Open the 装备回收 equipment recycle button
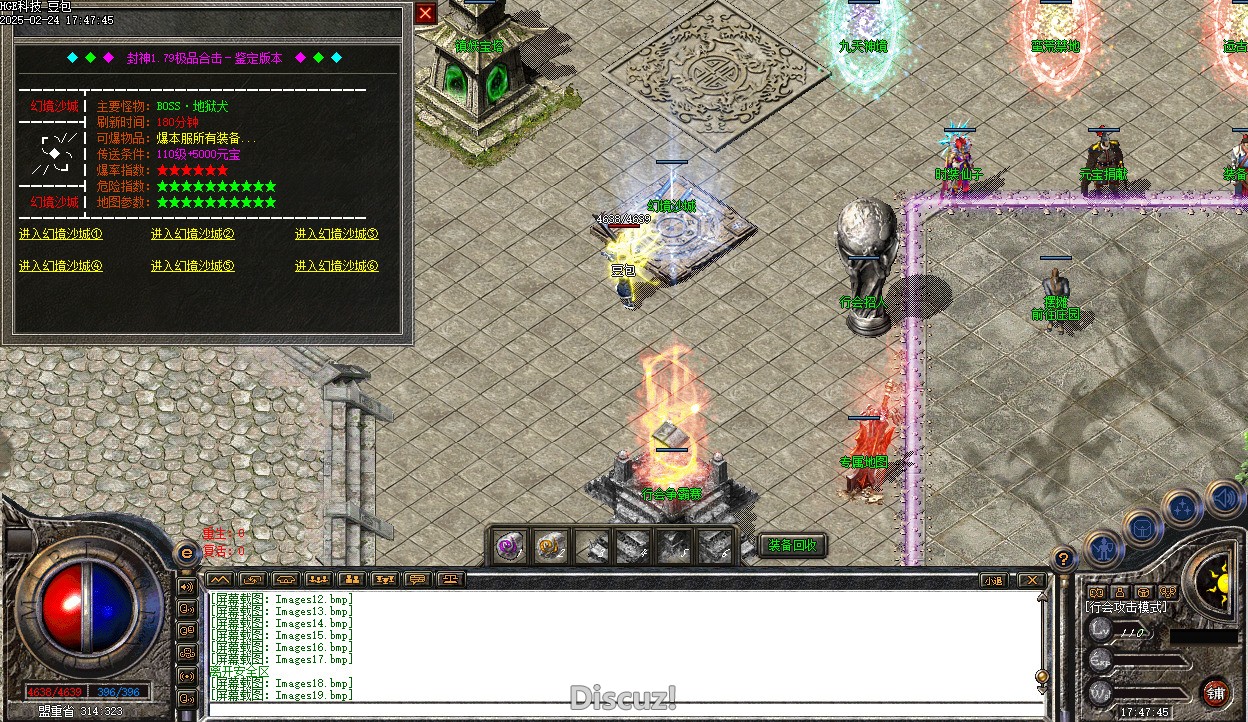 (793, 545)
